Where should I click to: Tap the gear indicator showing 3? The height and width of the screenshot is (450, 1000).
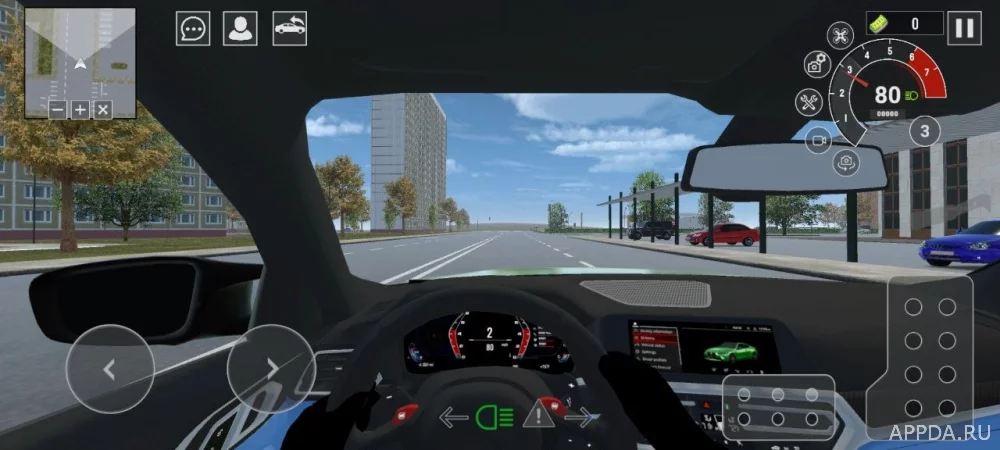(x=924, y=131)
